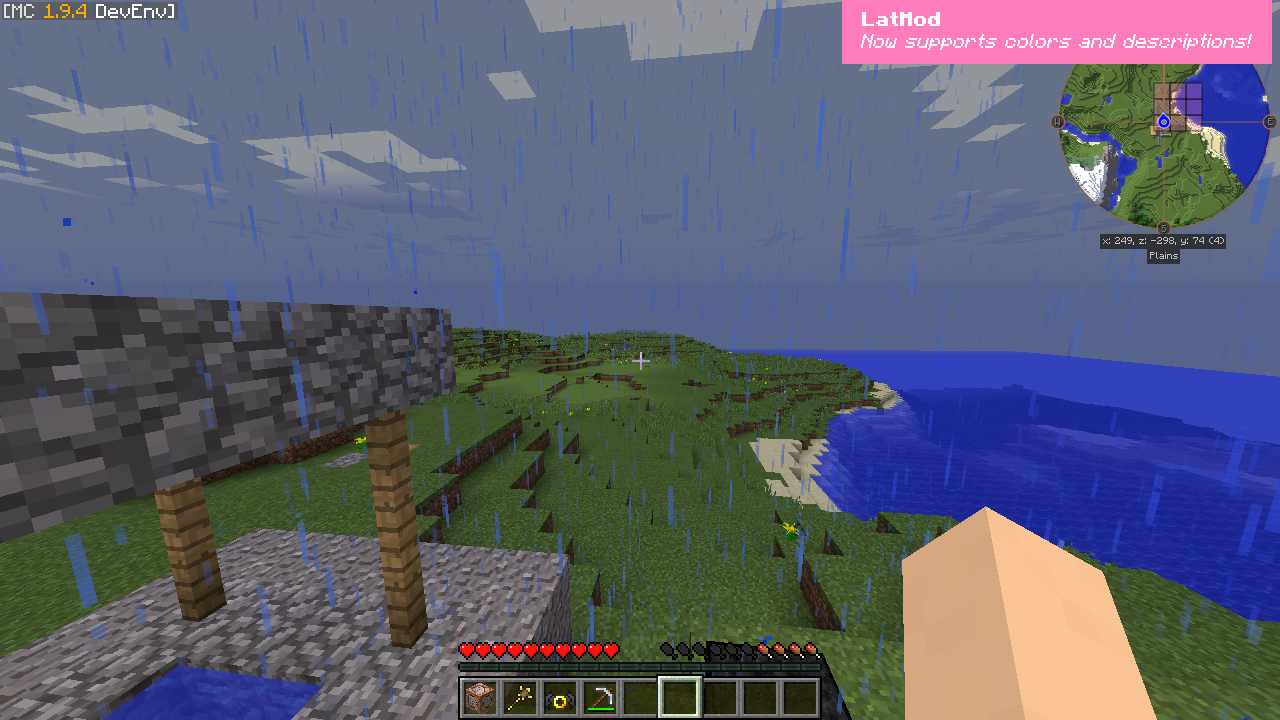
Task: Select the pickaxe hotbar slot
Action: 599,697
